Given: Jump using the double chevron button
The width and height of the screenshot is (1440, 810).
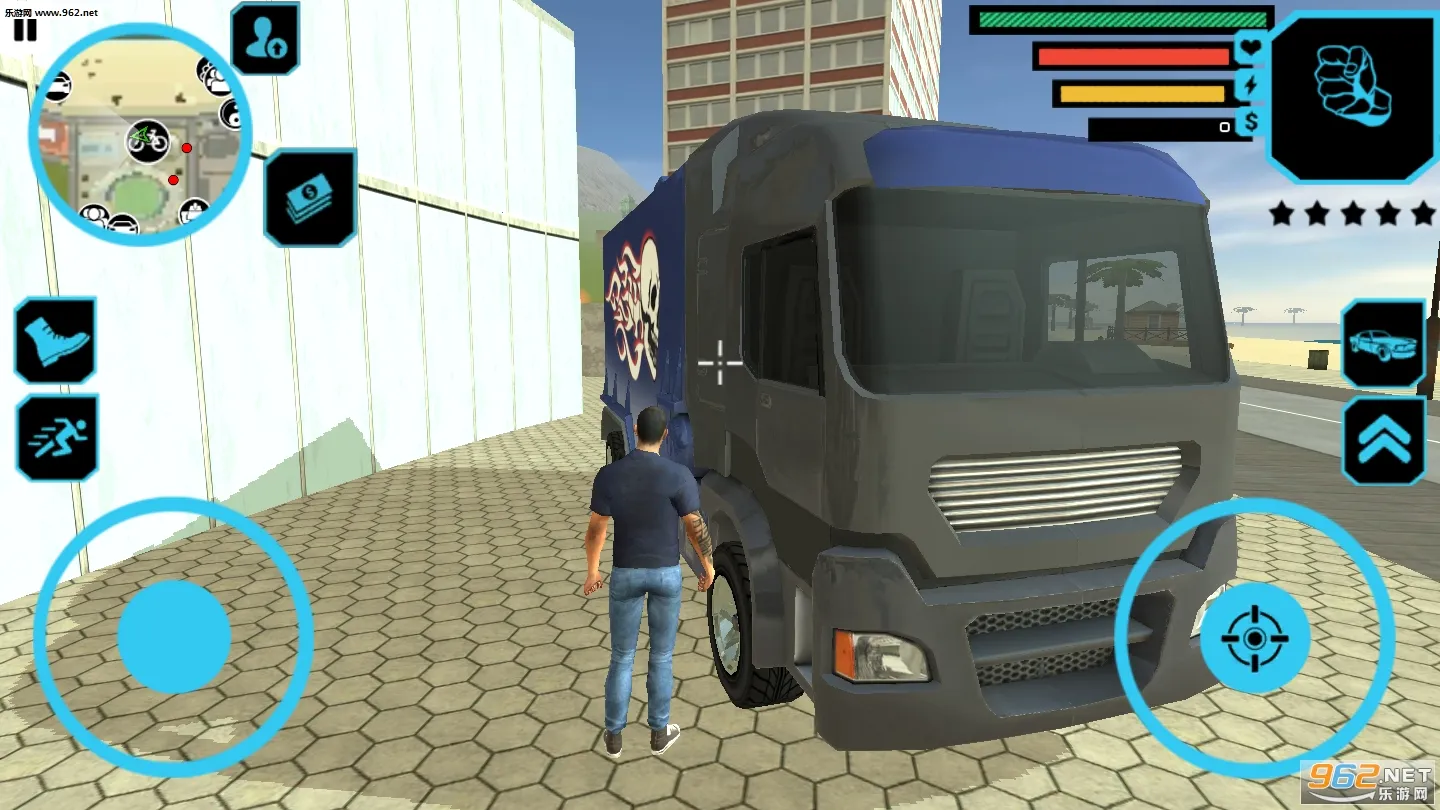Looking at the screenshot, I should [x=1383, y=440].
